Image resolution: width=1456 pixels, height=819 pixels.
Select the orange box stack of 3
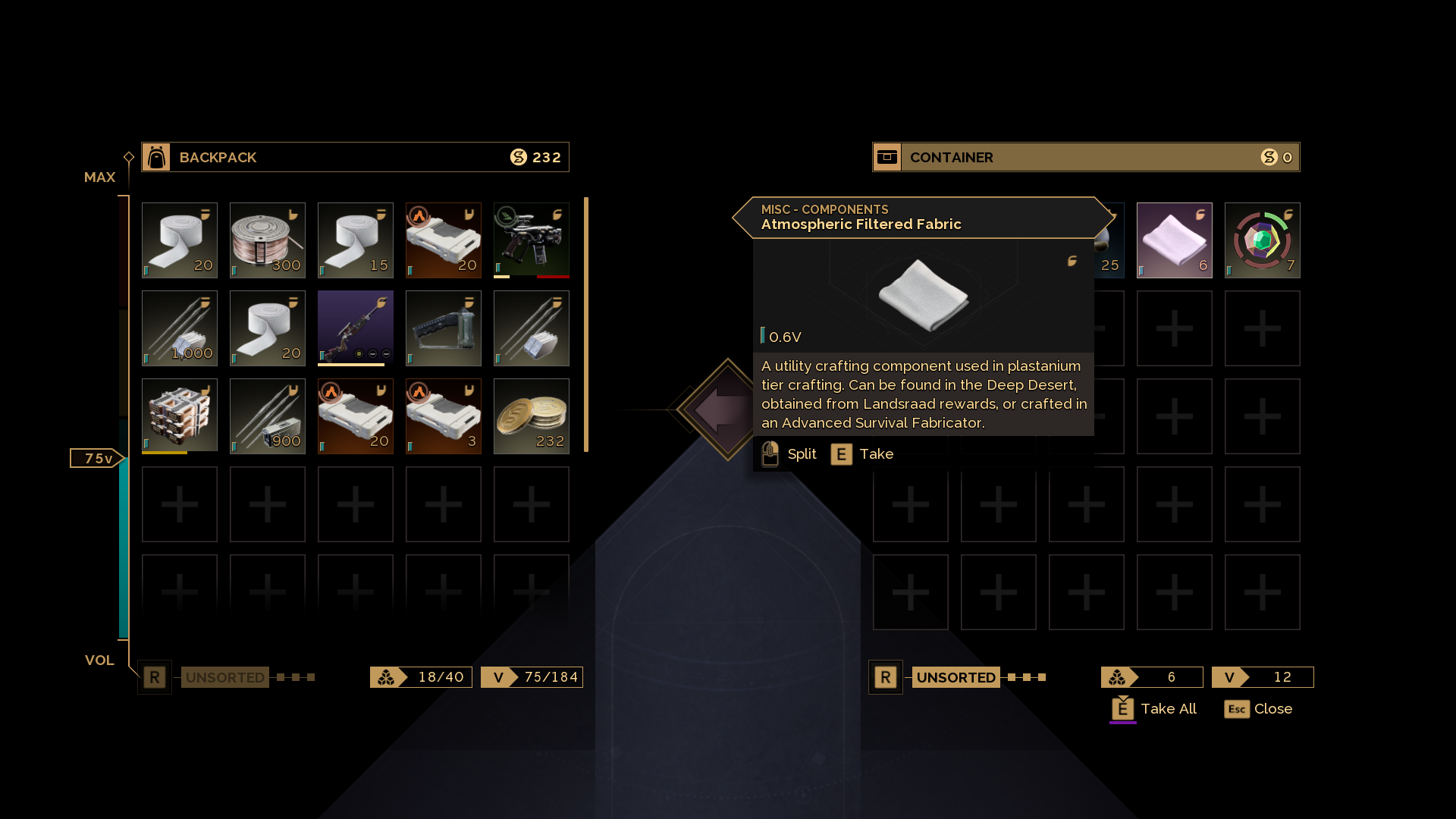[443, 416]
